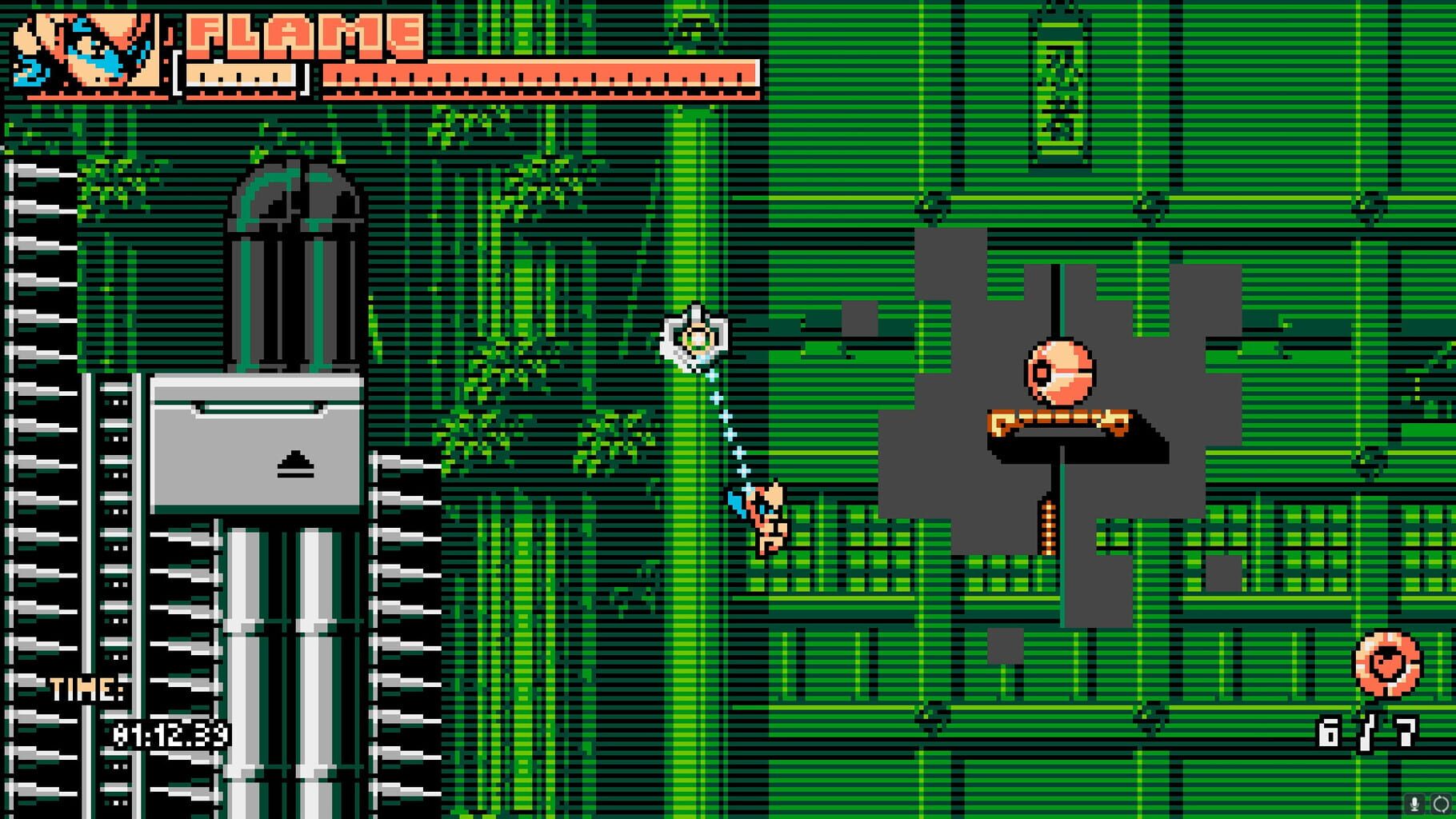Select the orange collectible token icon
Screen dimensions: 1456x819
pos(1386,662)
